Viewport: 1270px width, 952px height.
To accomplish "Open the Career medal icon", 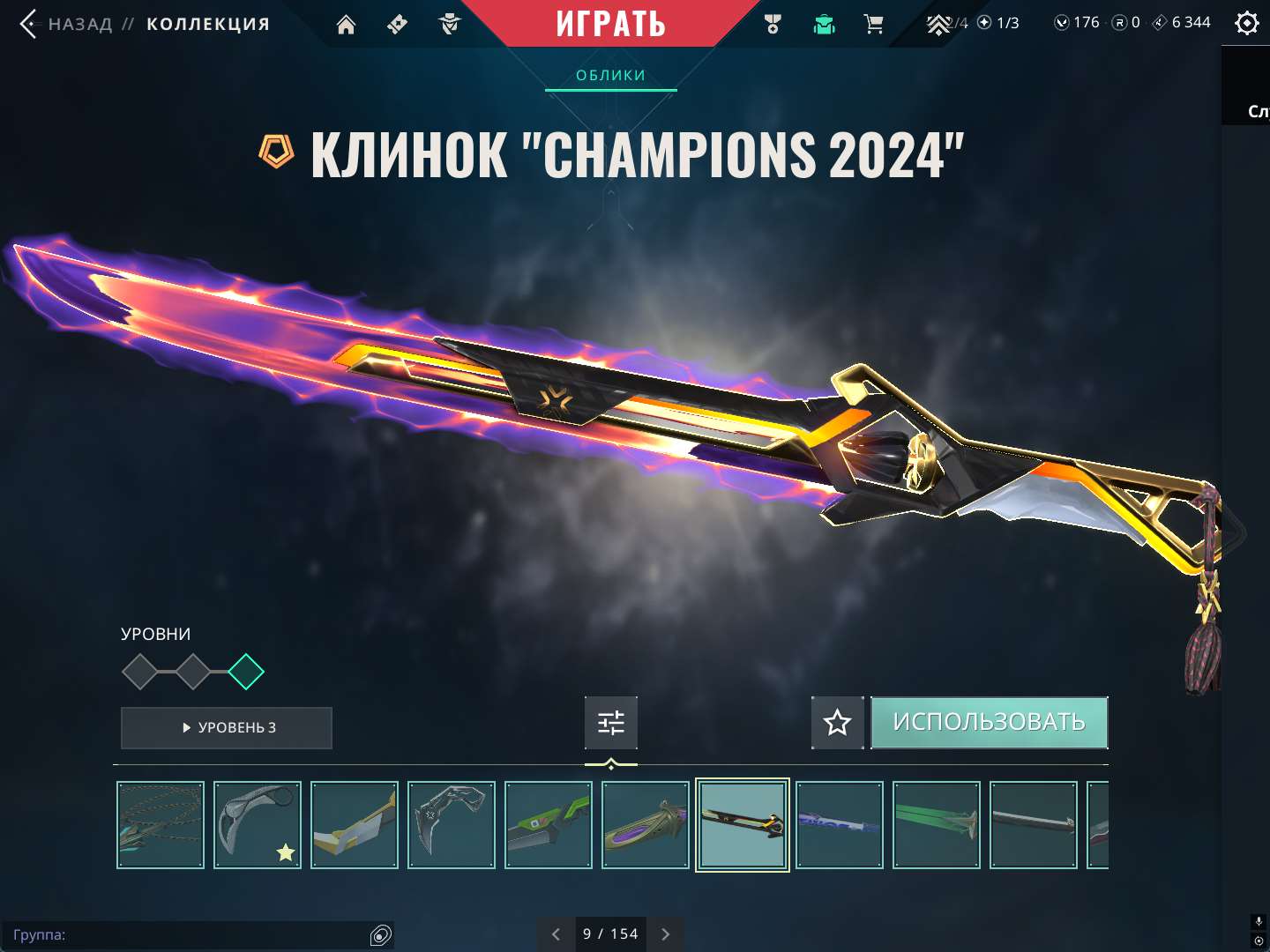I will 773,25.
